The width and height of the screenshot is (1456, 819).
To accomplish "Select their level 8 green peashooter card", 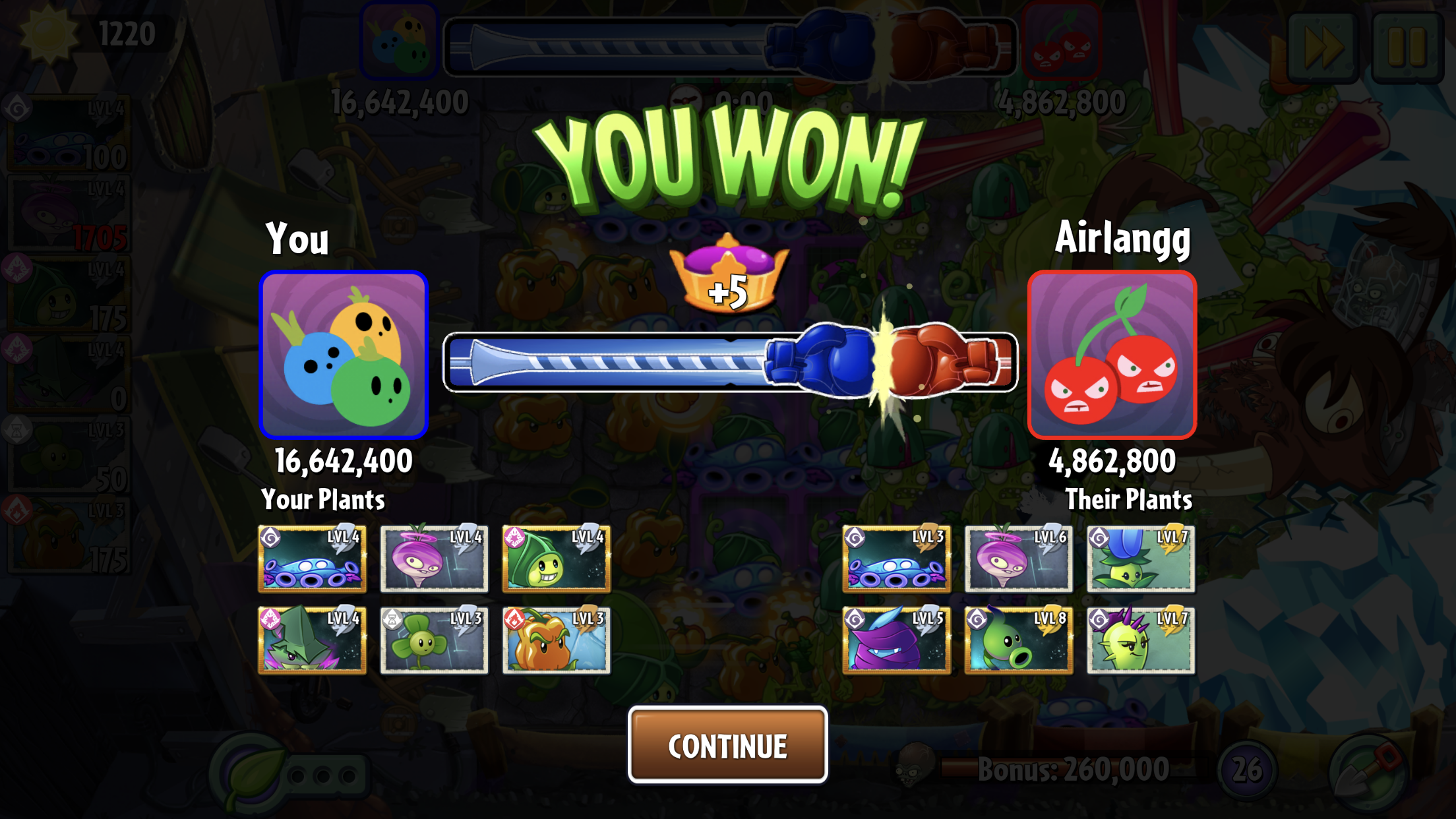I will (x=1018, y=640).
